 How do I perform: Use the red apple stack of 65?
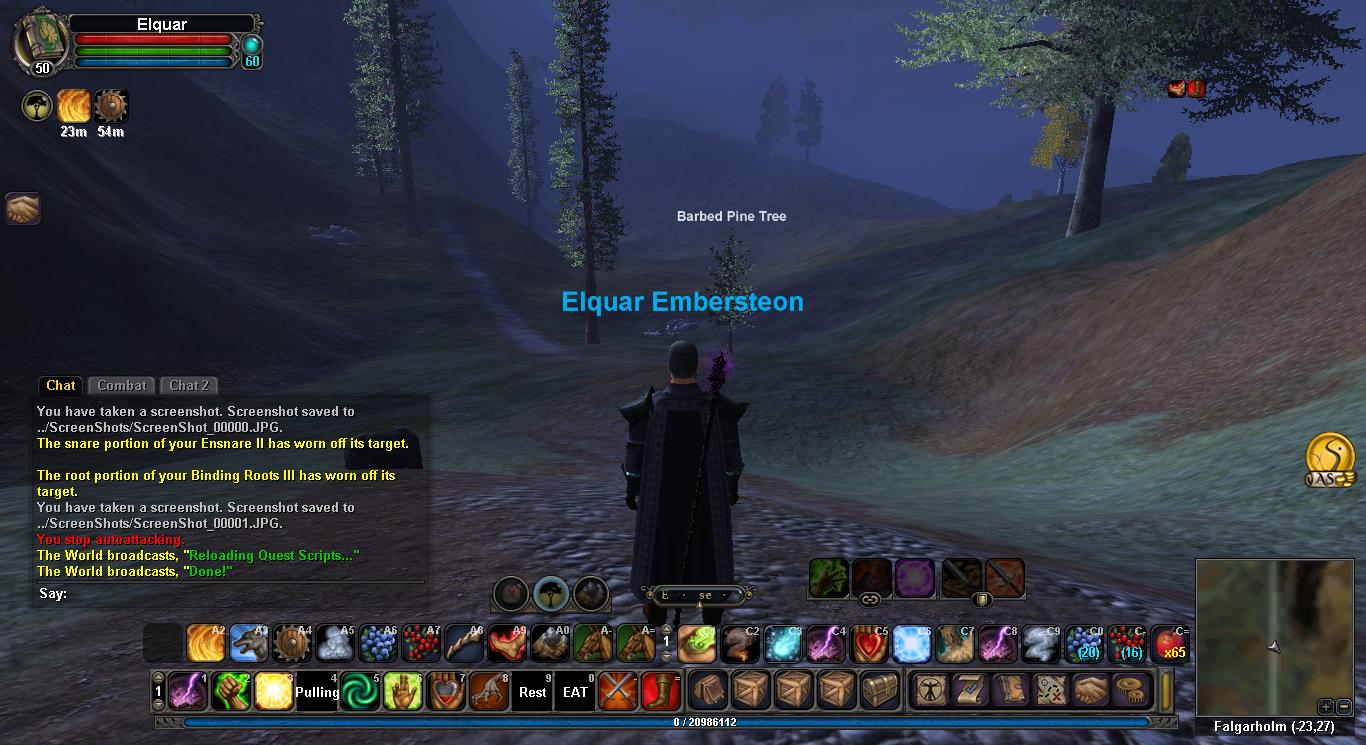(1170, 645)
